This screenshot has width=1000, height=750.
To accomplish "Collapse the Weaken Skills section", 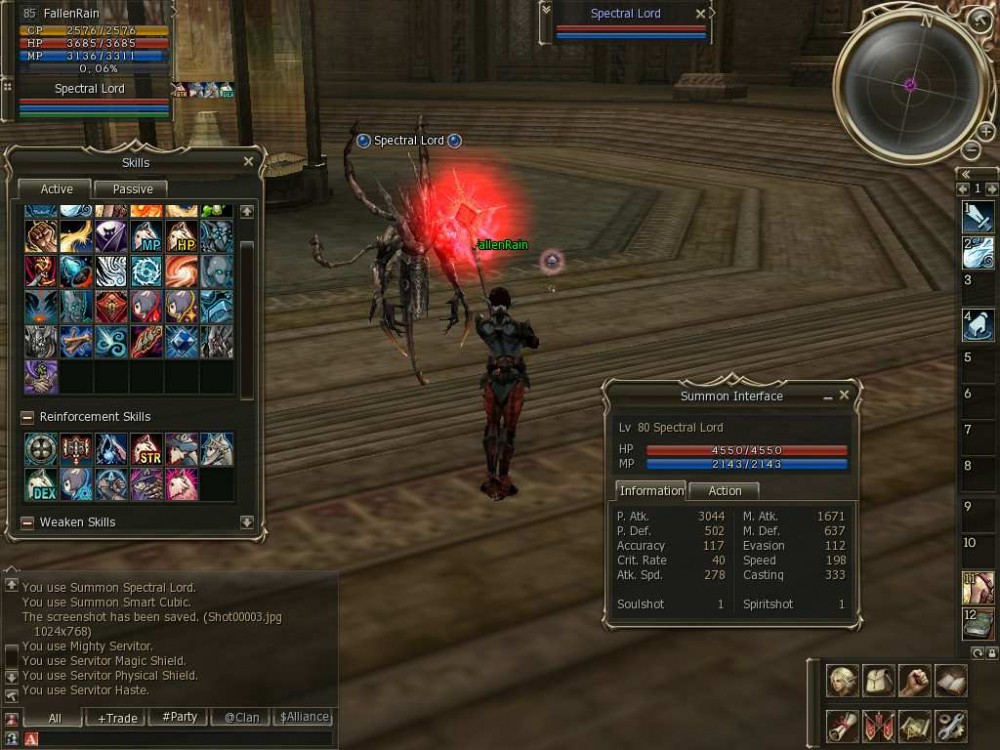I will pos(27,522).
